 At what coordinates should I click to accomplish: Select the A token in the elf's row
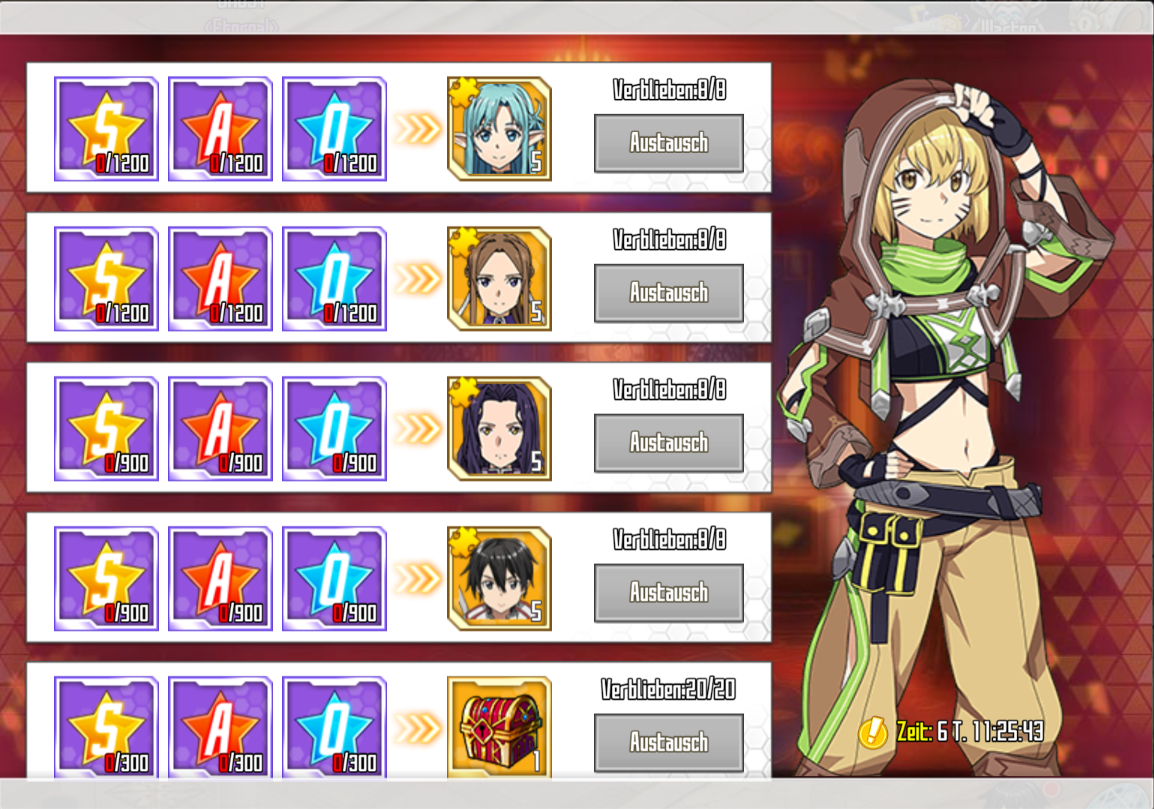[x=220, y=129]
